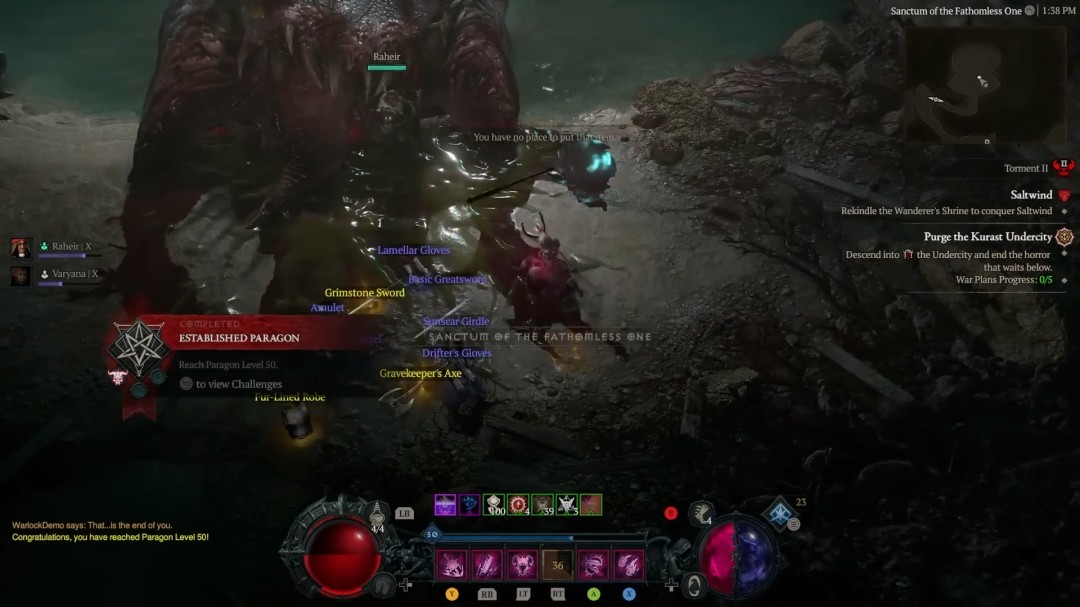
Task: Click the evade boot icon by resource globe
Action: pos(701,514)
